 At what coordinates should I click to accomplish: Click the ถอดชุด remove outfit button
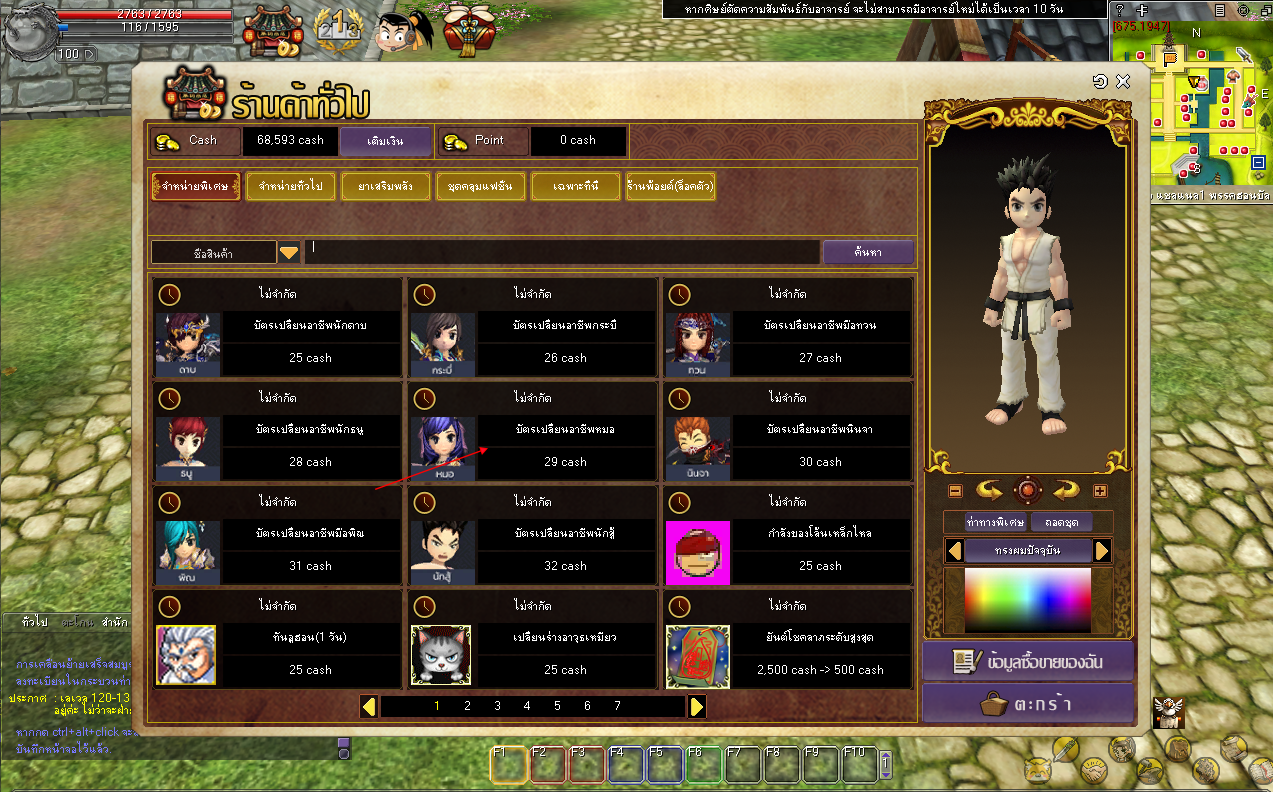(x=1061, y=522)
